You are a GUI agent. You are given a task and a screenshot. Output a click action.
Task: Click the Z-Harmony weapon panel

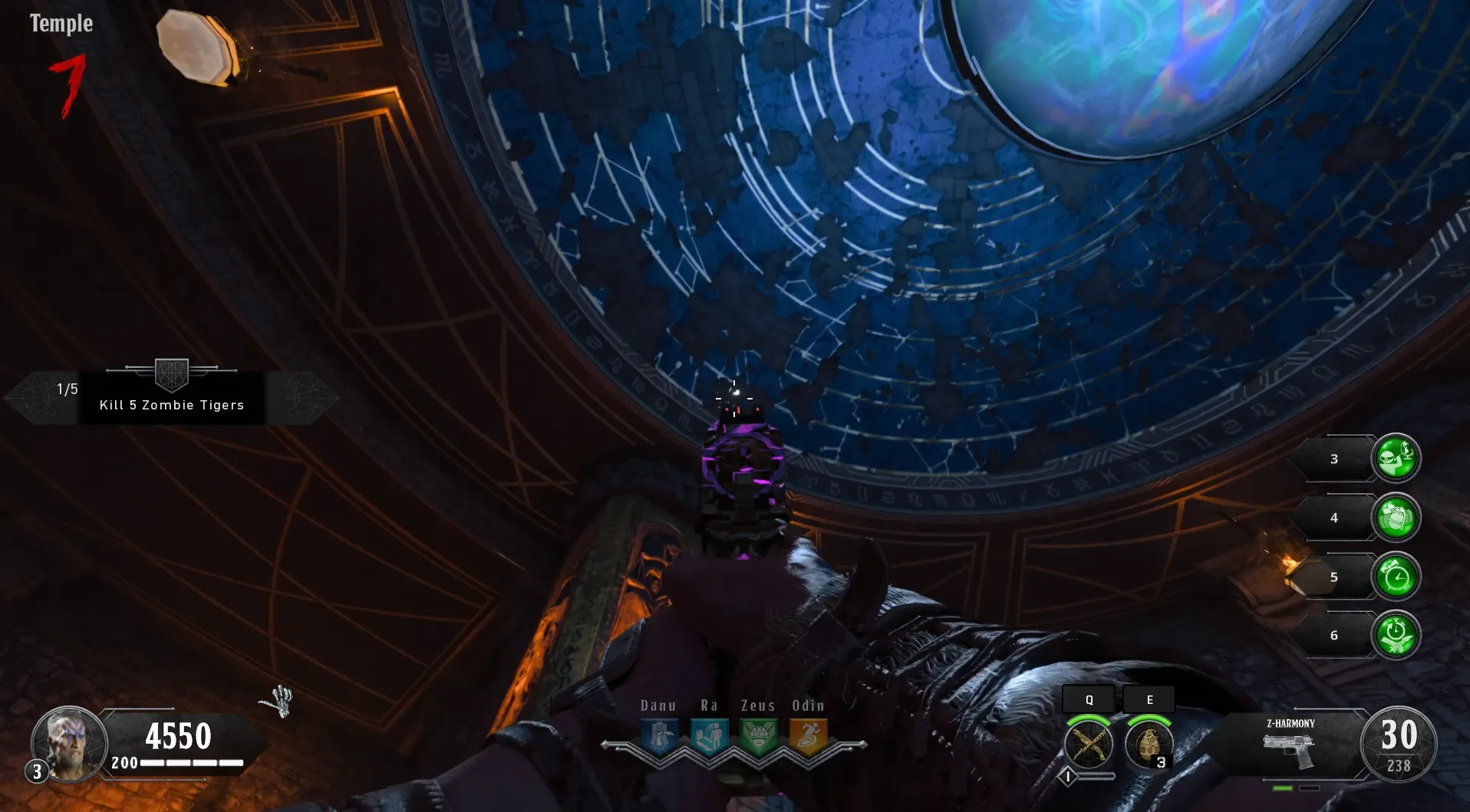[1289, 745]
